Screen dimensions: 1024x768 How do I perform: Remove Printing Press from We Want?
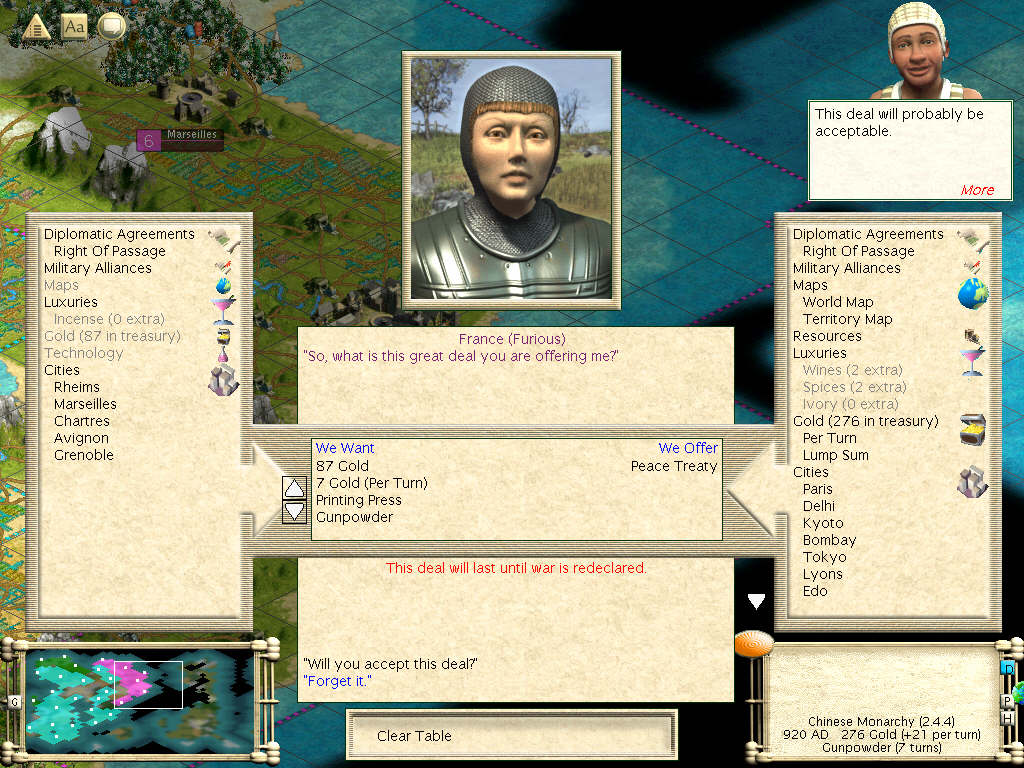coord(358,500)
